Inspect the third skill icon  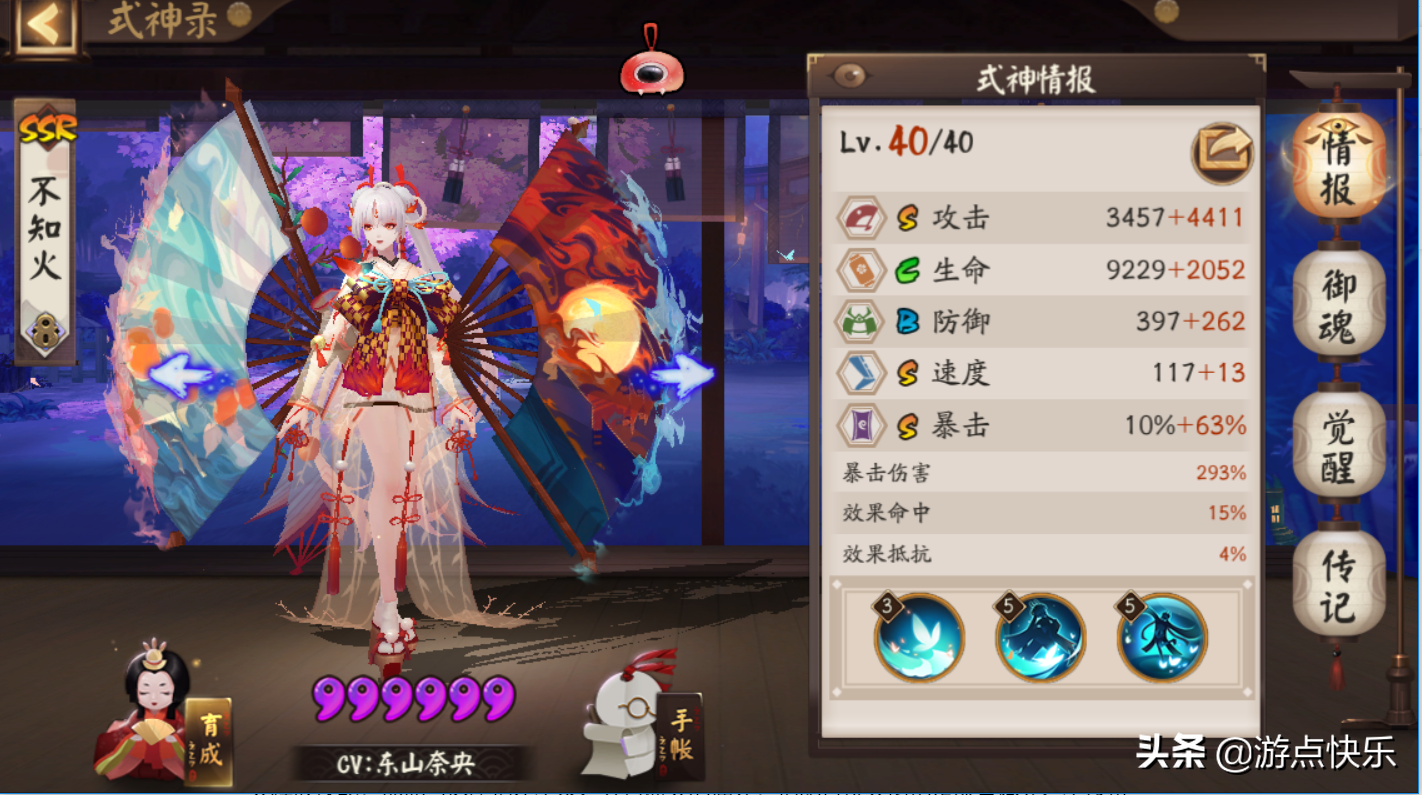click(1160, 640)
